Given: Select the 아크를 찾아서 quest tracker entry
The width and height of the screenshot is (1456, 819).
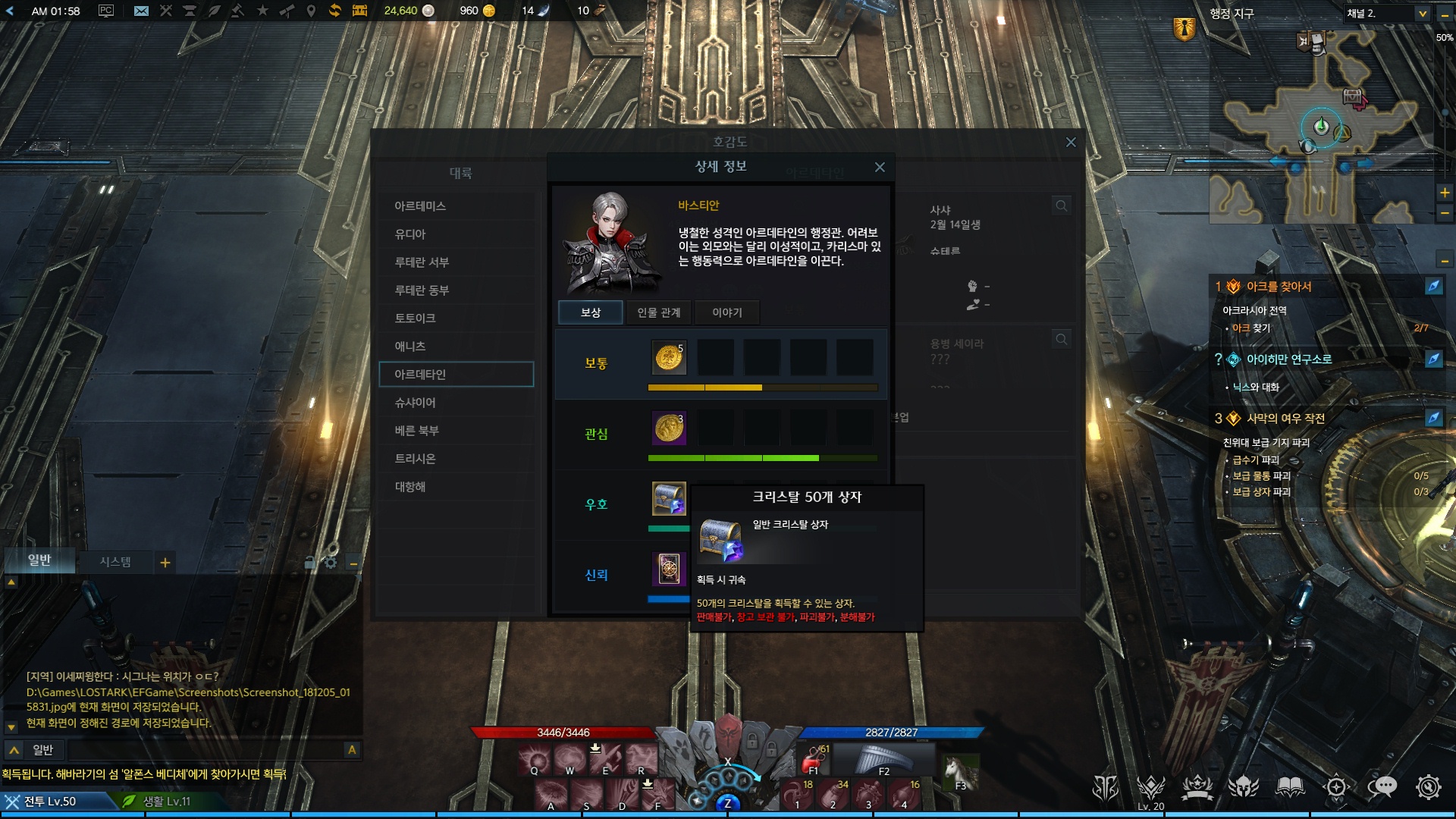Looking at the screenshot, I should [x=1279, y=287].
